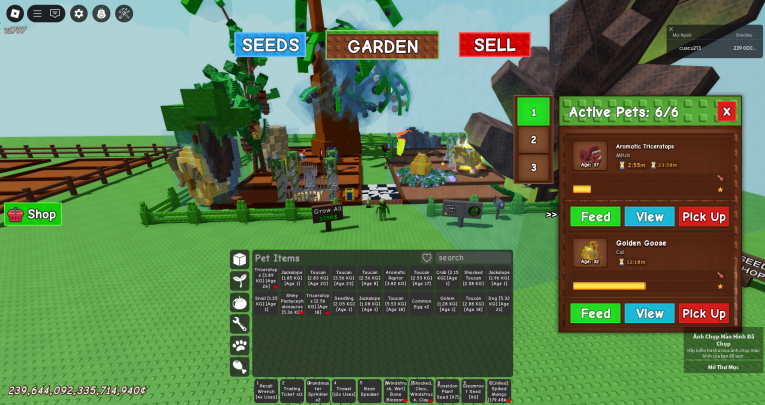Select the Aromatic Raptor inventory item
The width and height of the screenshot is (765, 405).
click(x=395, y=277)
